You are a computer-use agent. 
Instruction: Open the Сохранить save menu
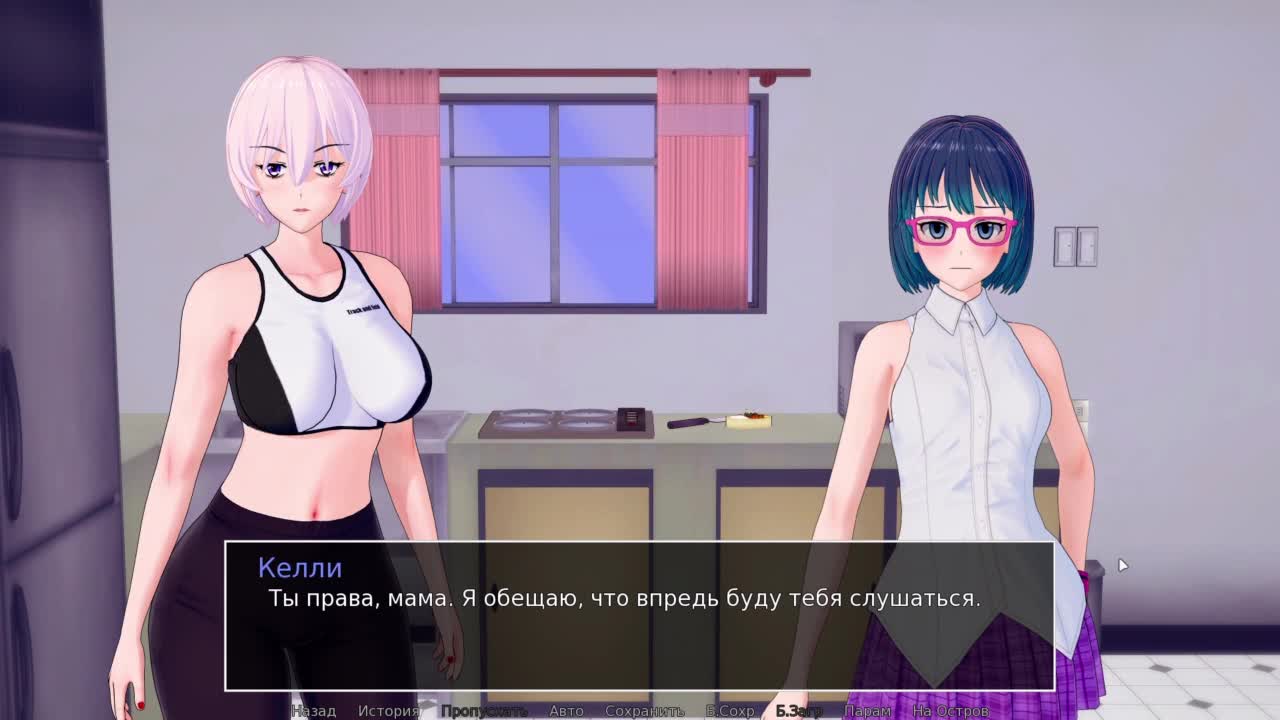[644, 710]
